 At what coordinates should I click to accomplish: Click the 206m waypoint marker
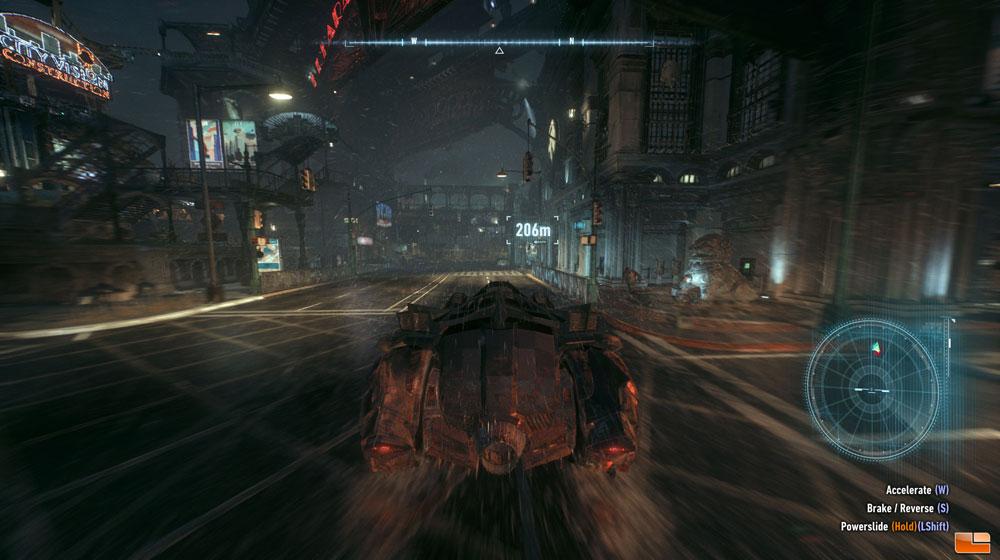click(533, 230)
